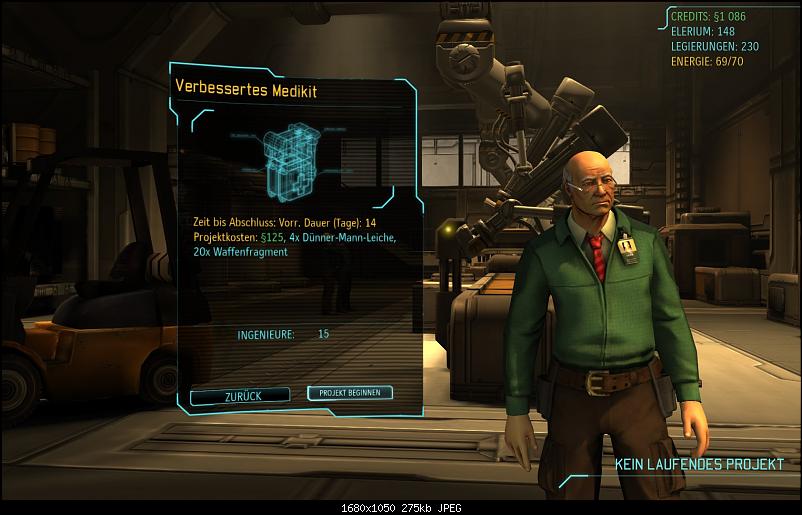Start the project with PROJEKT BEGINNEN

pos(350,393)
